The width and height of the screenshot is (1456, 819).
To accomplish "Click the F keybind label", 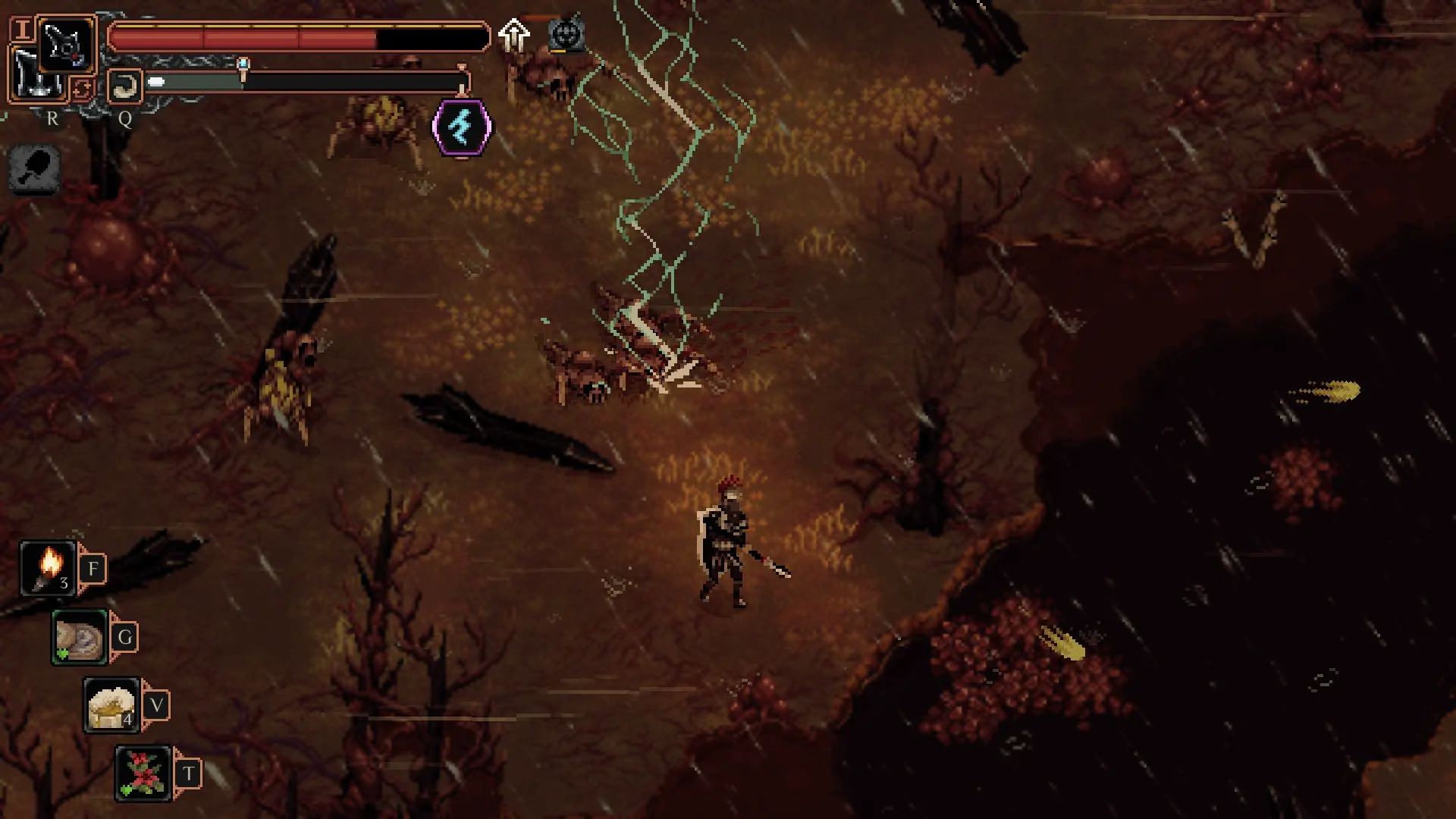I will [x=93, y=569].
